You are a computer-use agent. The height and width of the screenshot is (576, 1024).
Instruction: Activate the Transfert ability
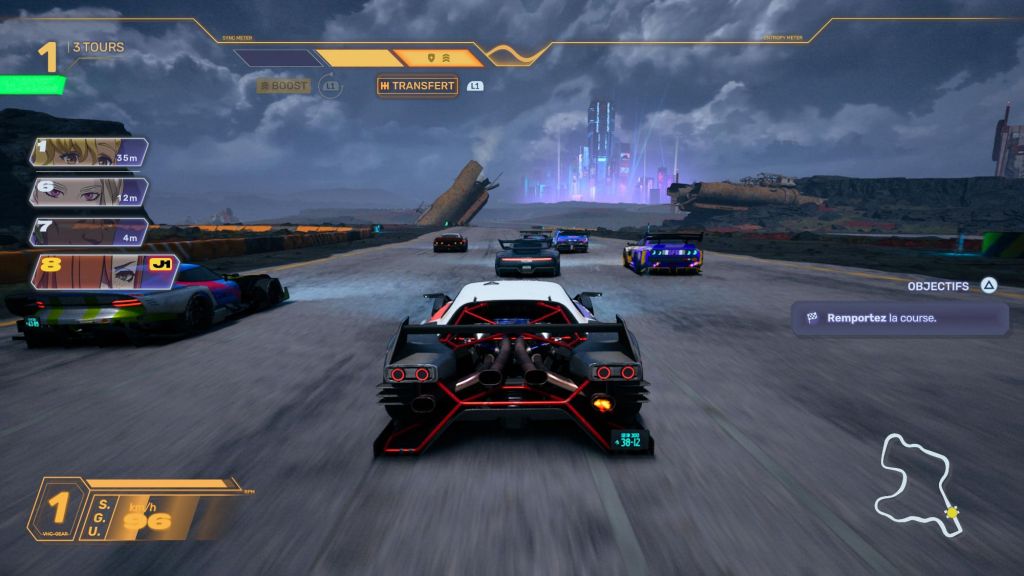point(417,86)
